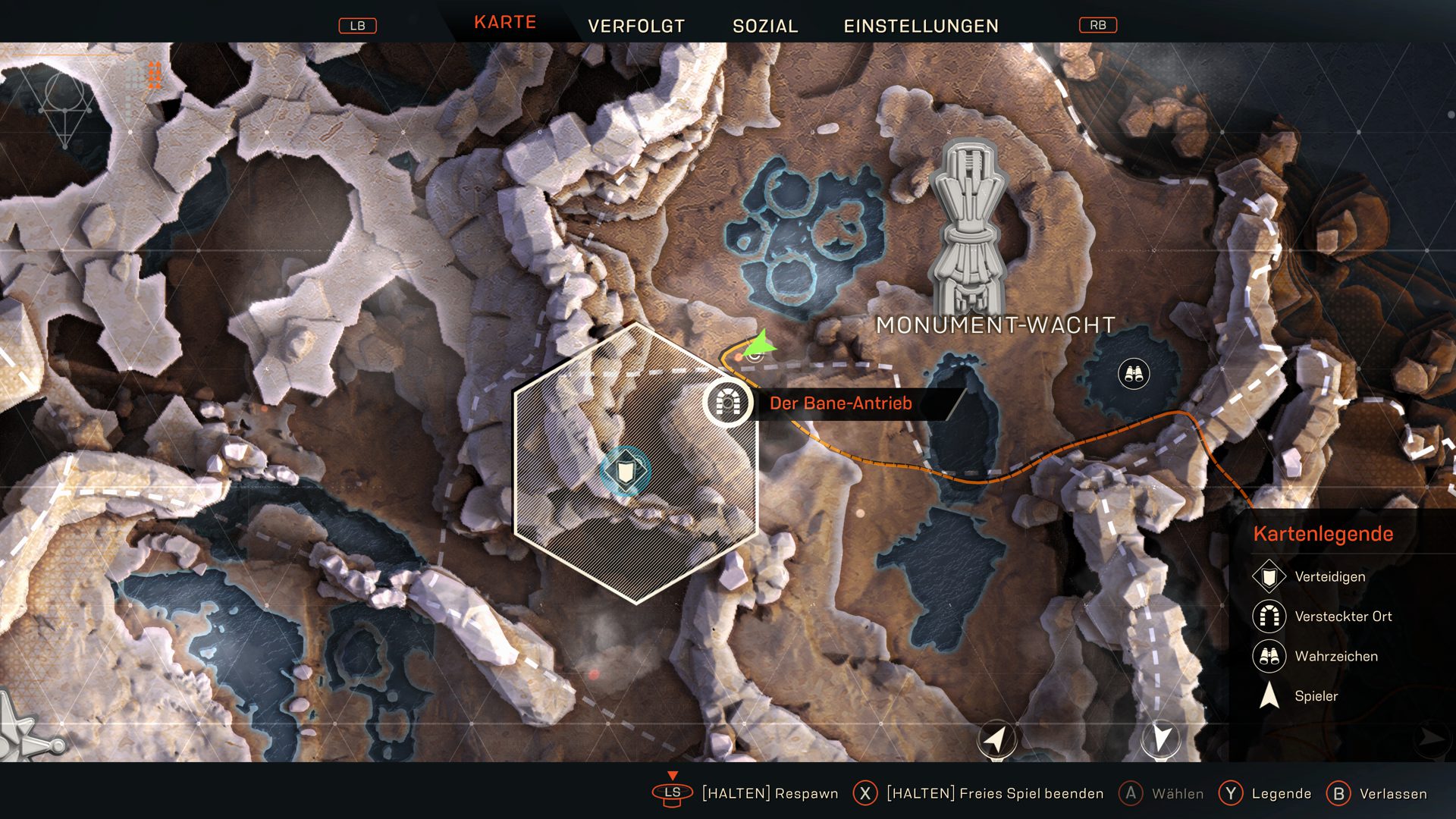The image size is (1456, 819).
Task: Switch to the Karte tab
Action: (505, 23)
